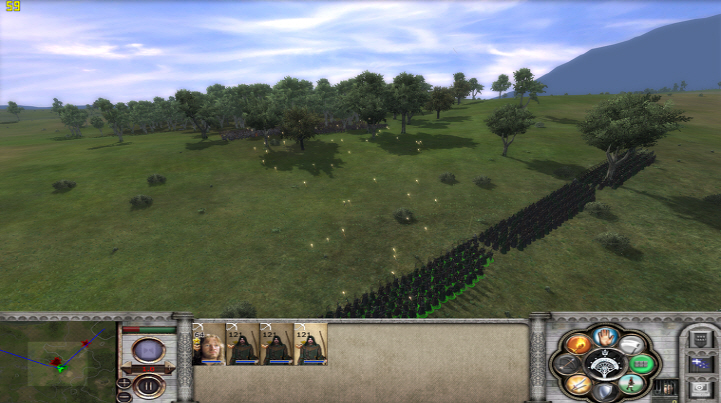Click the game speed play button
The width and height of the screenshot is (721, 403).
coord(148,350)
